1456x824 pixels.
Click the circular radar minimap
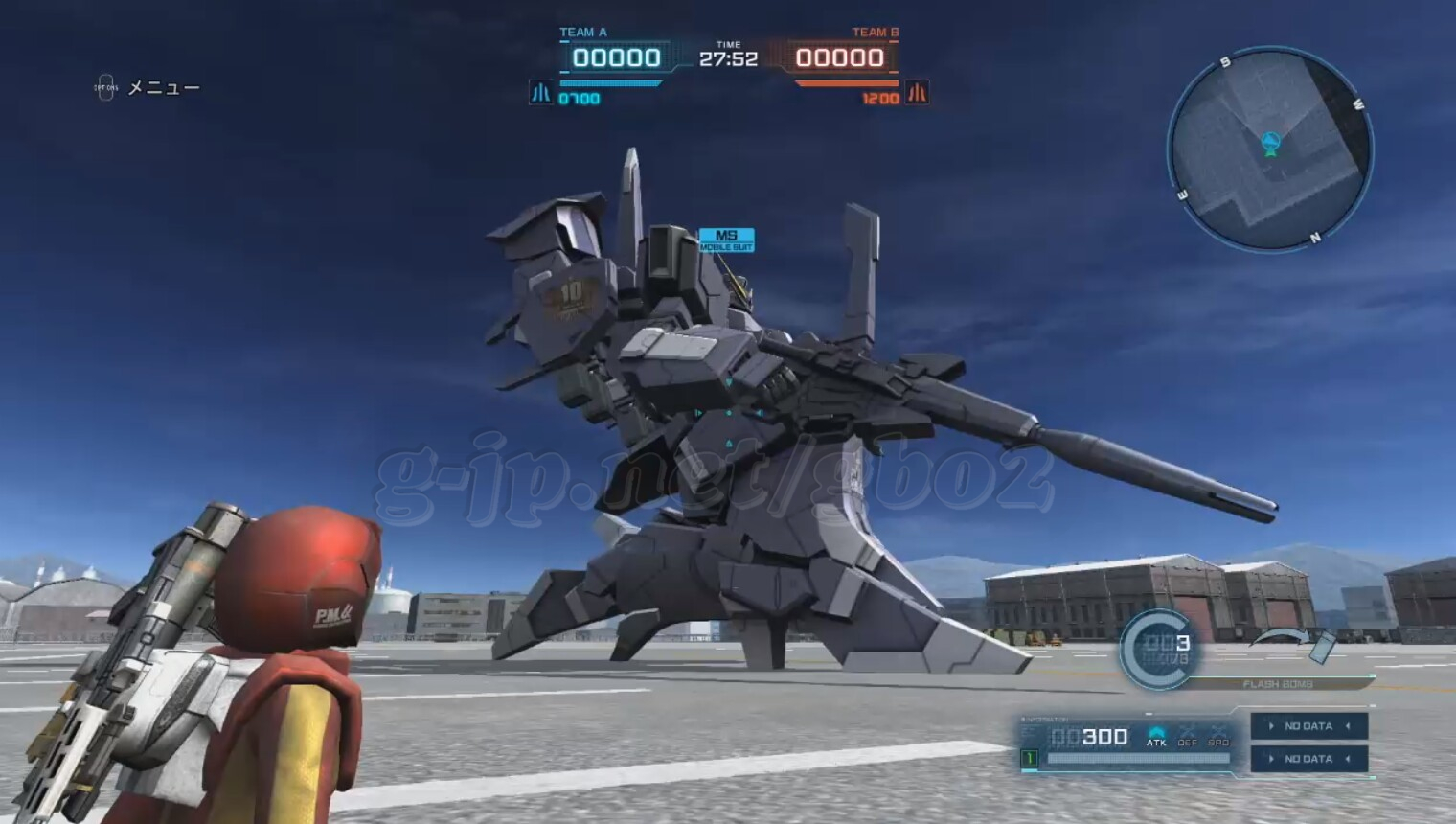click(1270, 150)
